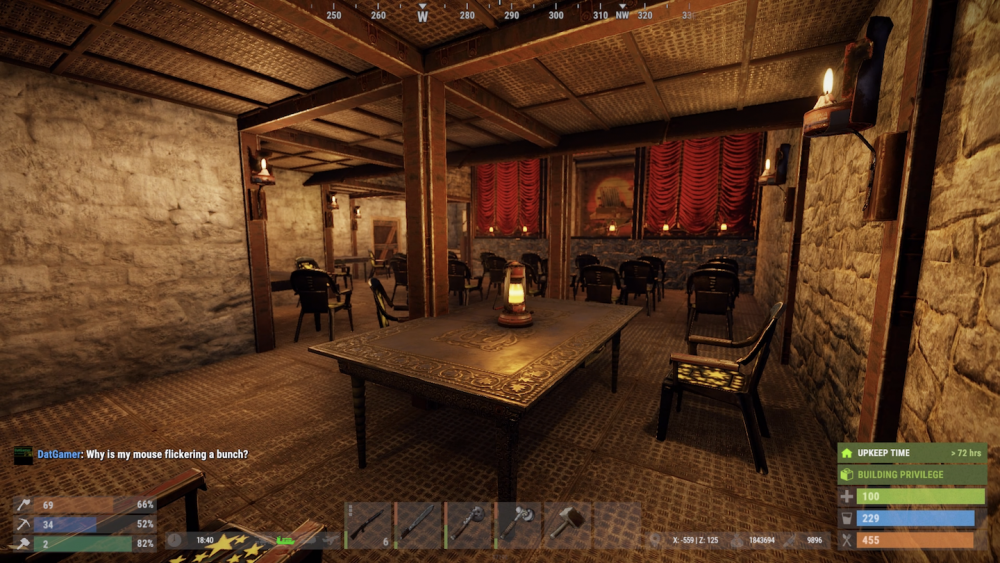Click the compass strip's W heading marker
This screenshot has height=563, width=1000.
coord(423,16)
